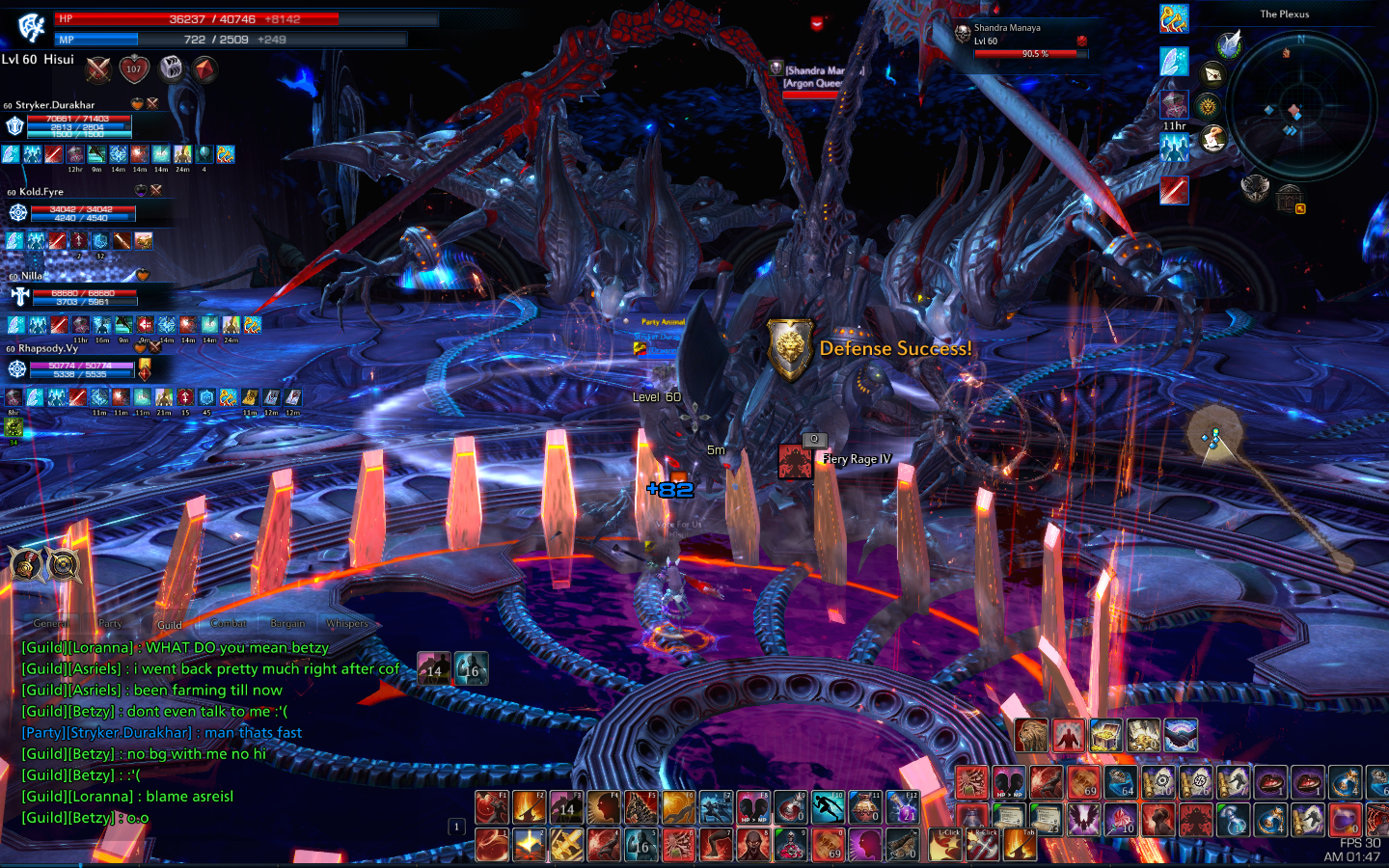
Task: Click the handshake icon above the hotbar
Action: 1181,735
